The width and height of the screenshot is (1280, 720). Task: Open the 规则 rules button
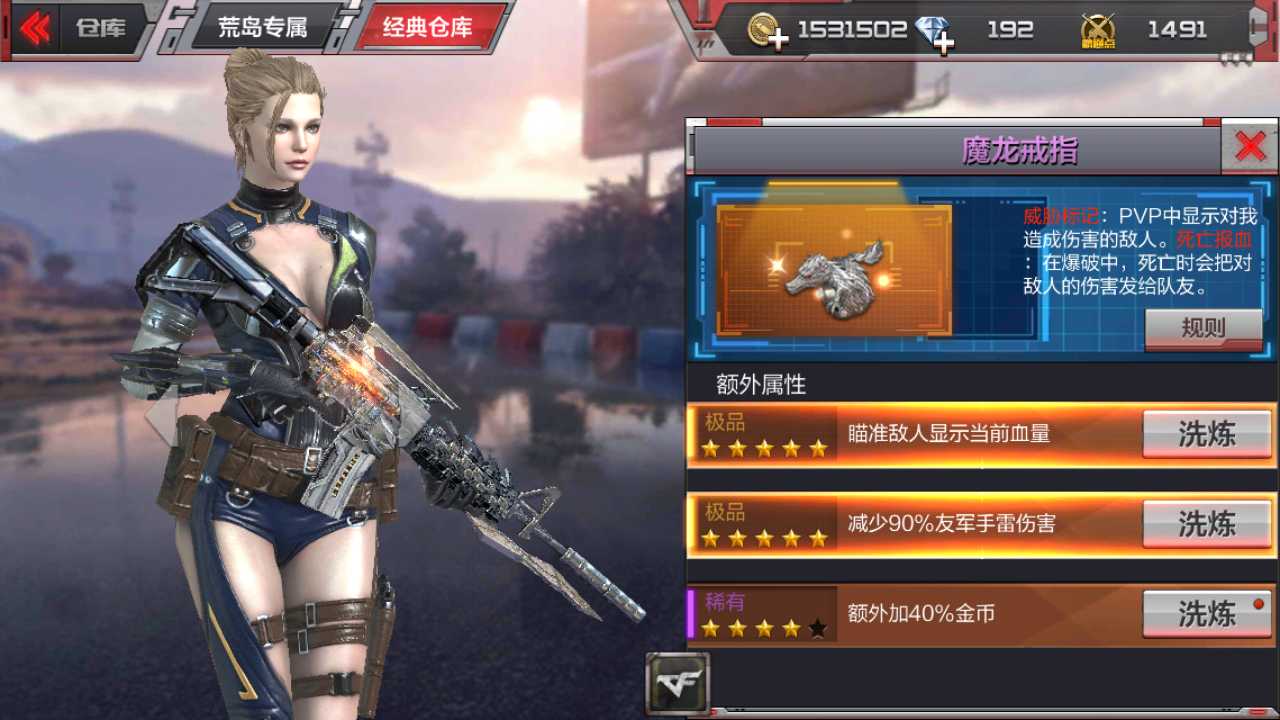(x=1203, y=329)
